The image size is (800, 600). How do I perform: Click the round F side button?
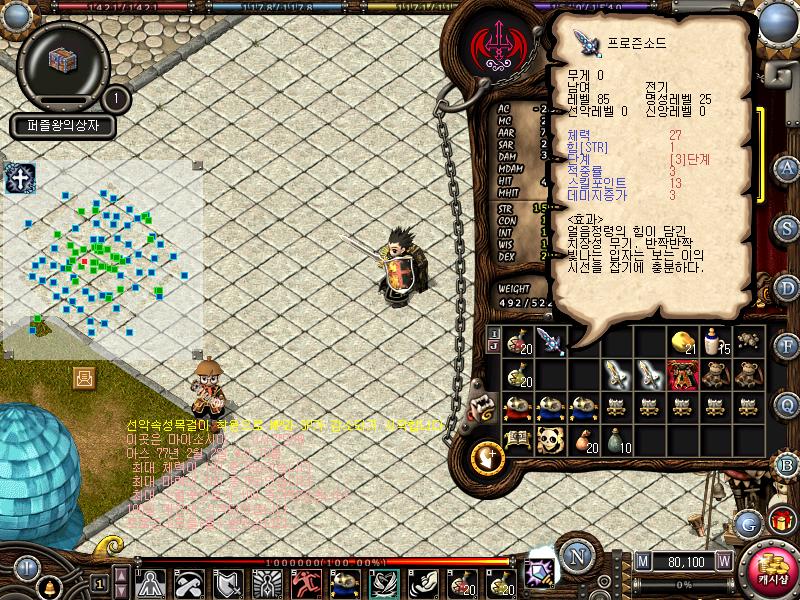click(x=787, y=346)
